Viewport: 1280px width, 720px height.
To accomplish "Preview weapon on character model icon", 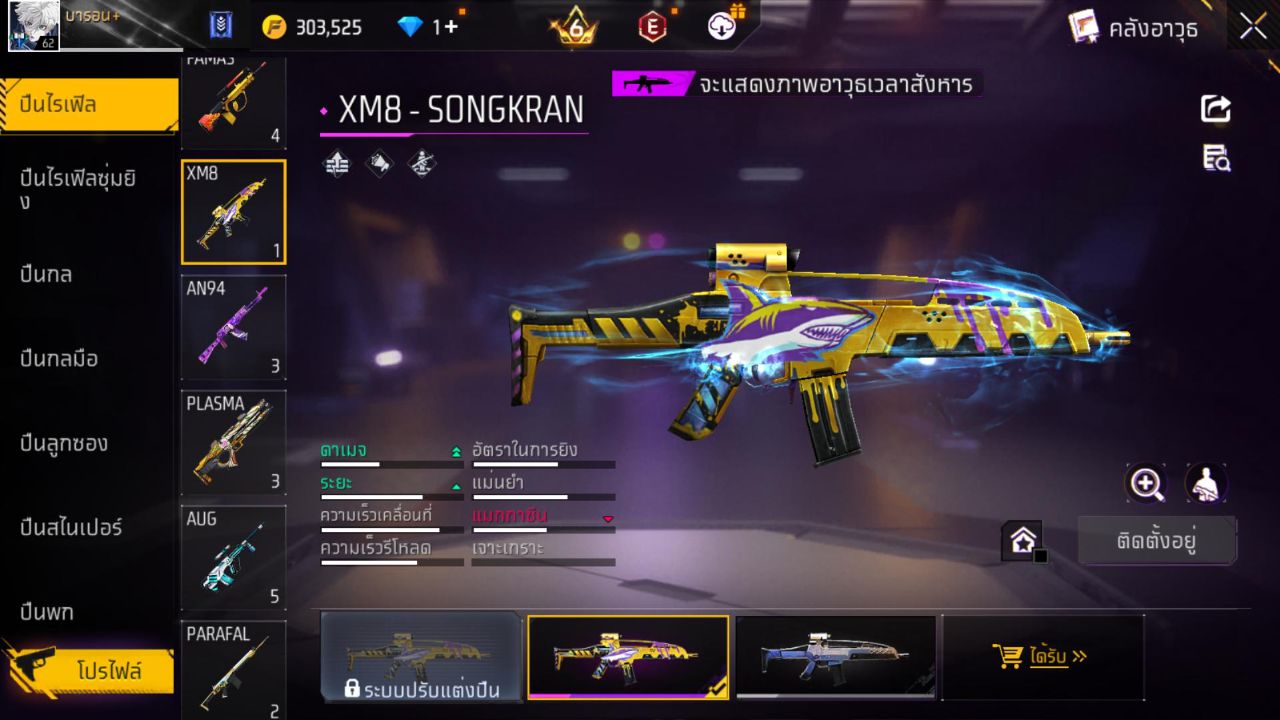I will click(x=1205, y=484).
